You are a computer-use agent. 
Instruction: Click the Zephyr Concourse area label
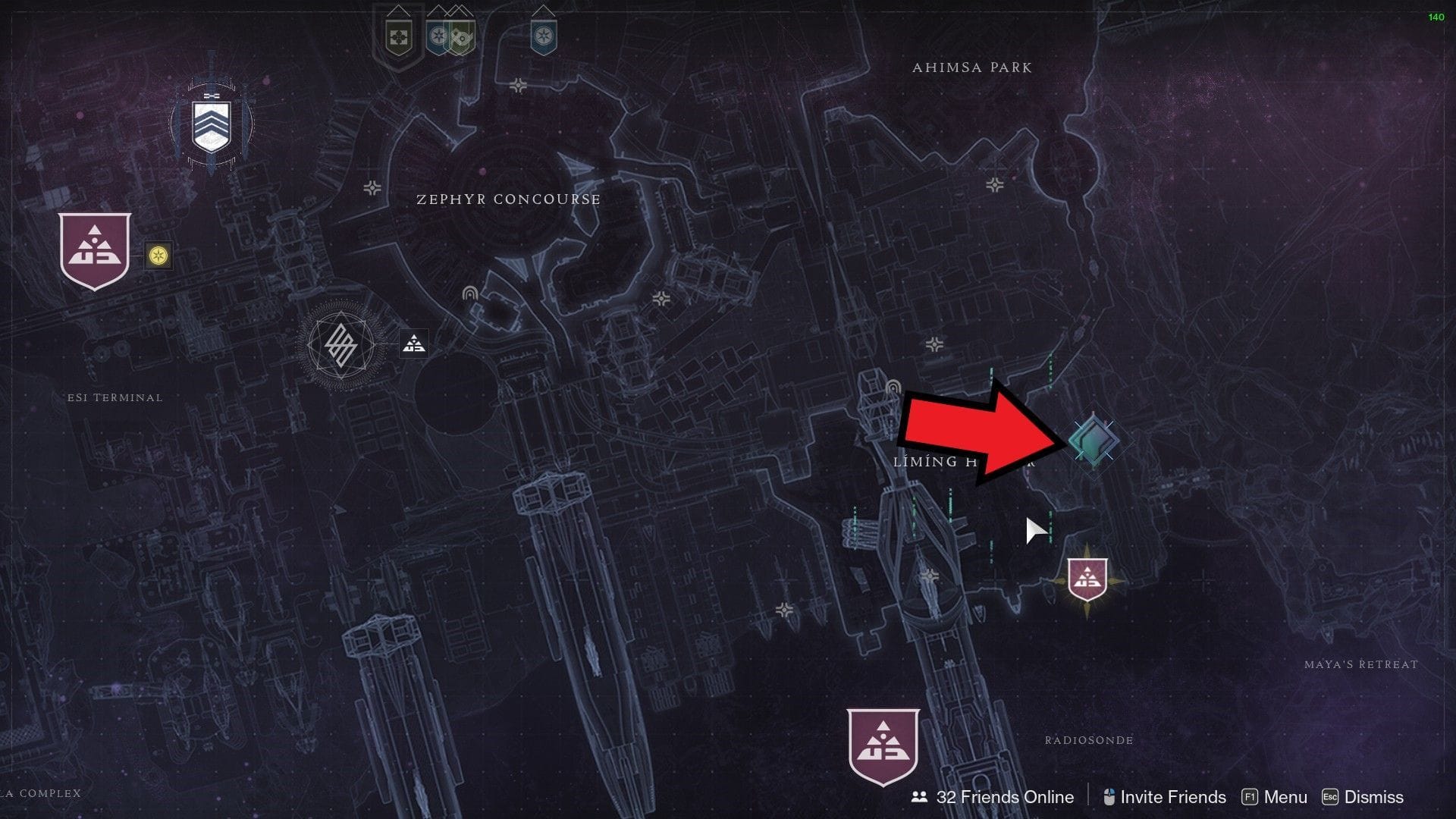[x=507, y=199]
